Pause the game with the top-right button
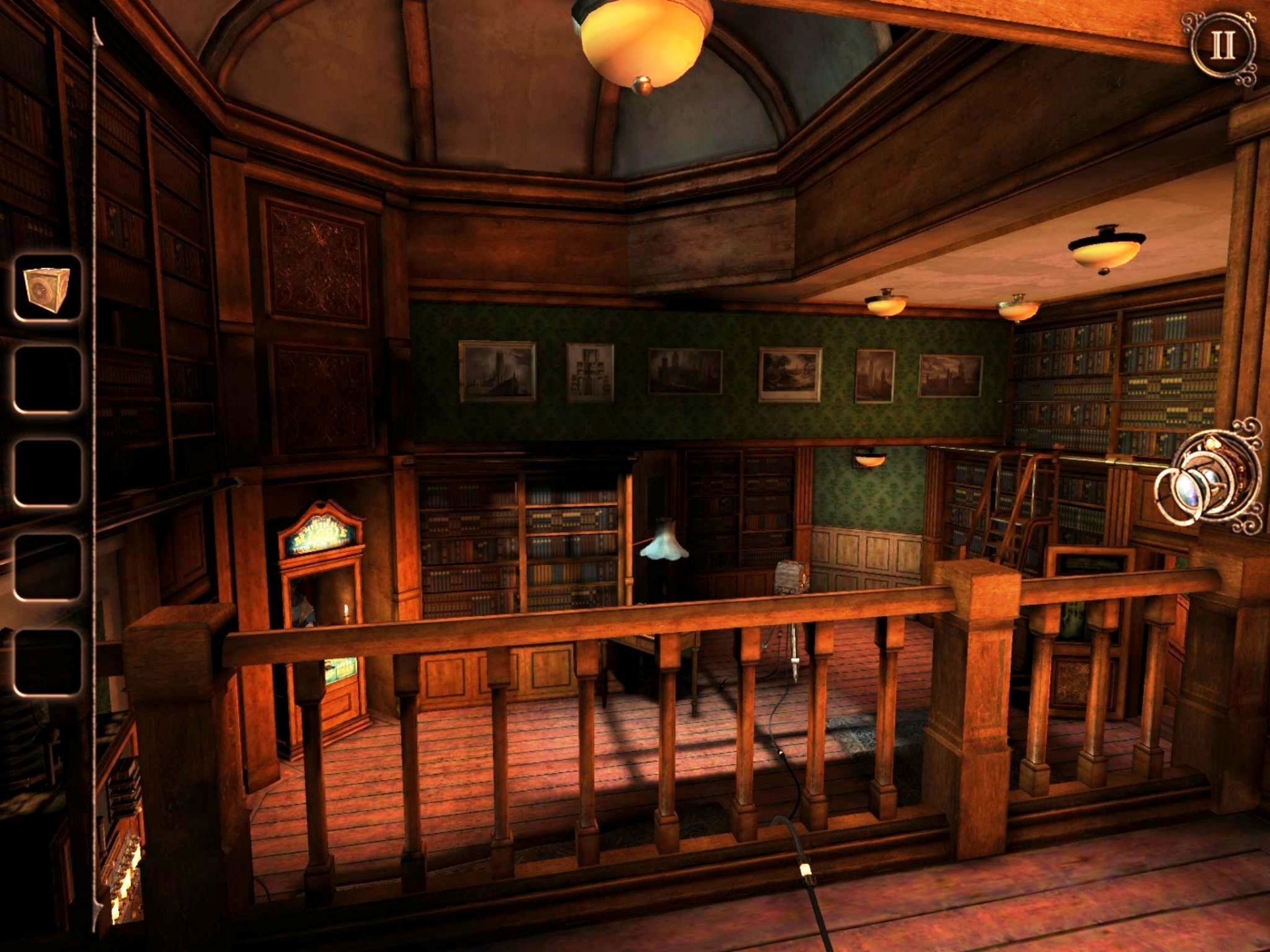 [1221, 46]
